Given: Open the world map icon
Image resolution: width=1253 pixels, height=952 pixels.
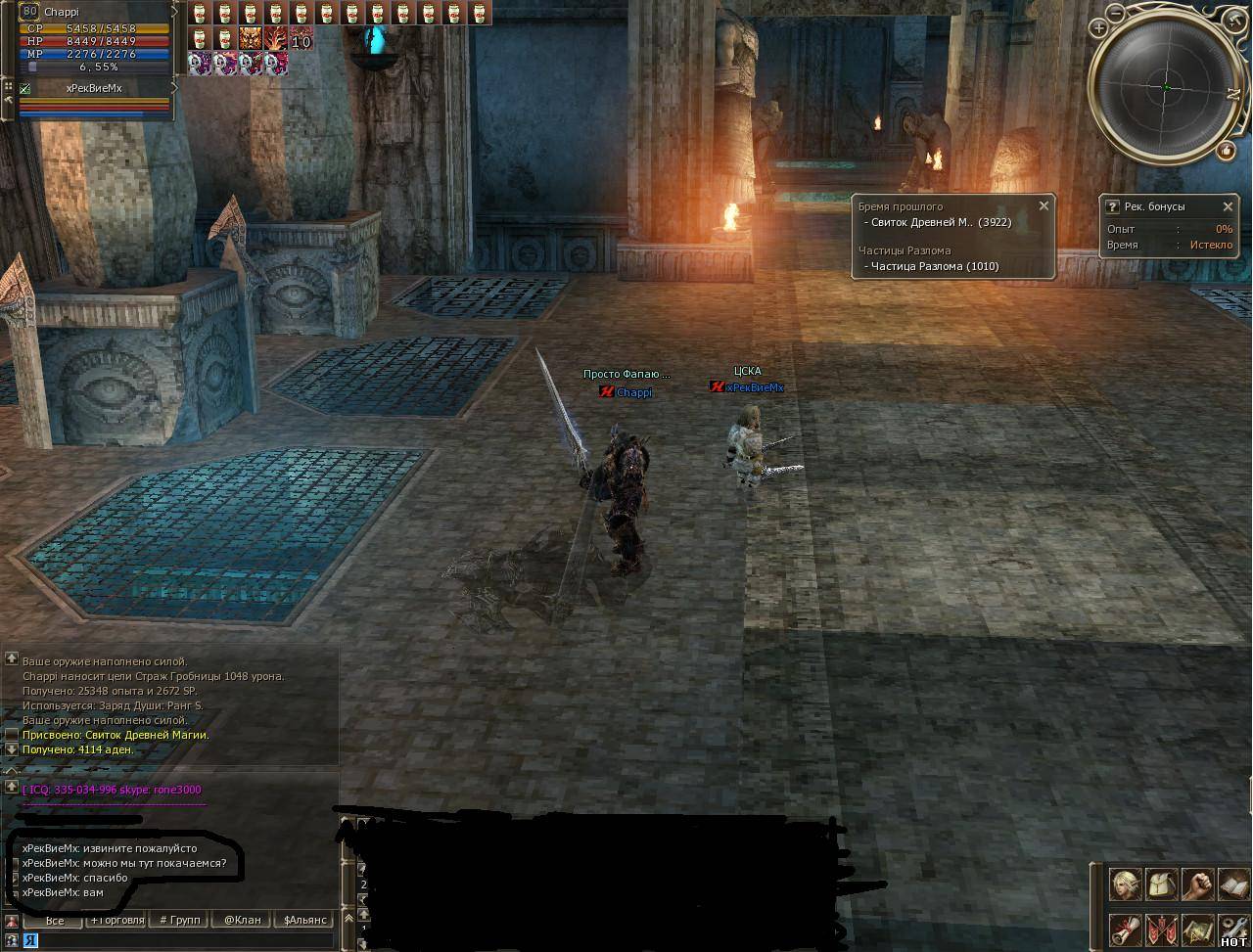Looking at the screenshot, I should (x=1197, y=929).
